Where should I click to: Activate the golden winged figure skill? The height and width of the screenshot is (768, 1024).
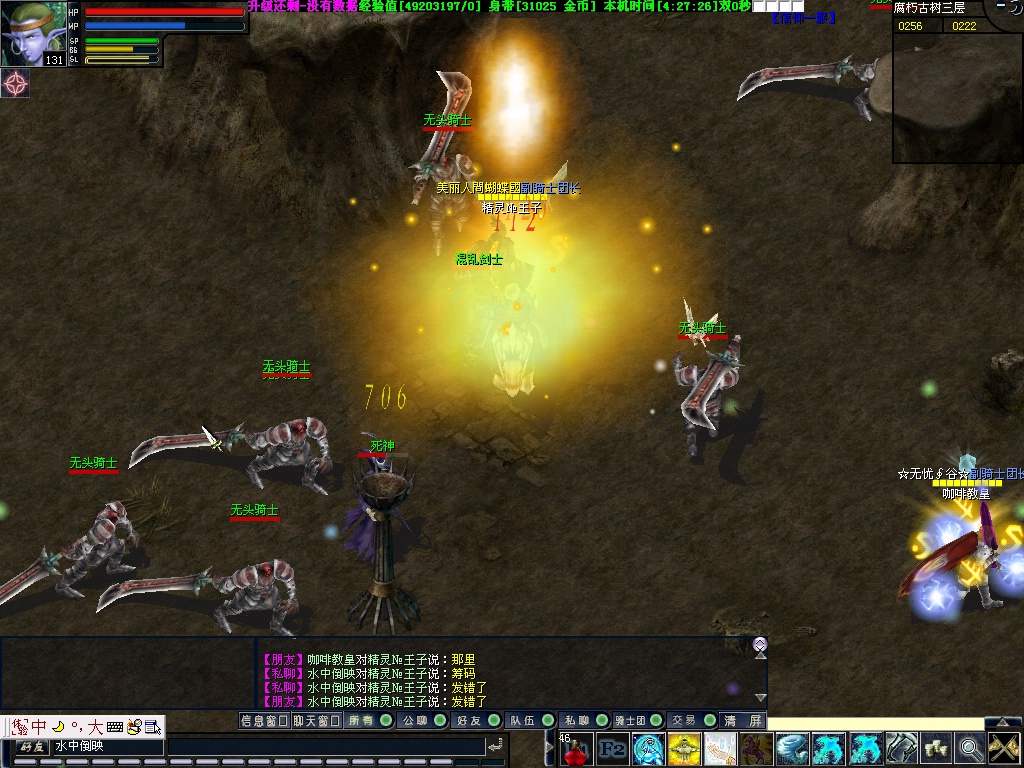(x=685, y=748)
